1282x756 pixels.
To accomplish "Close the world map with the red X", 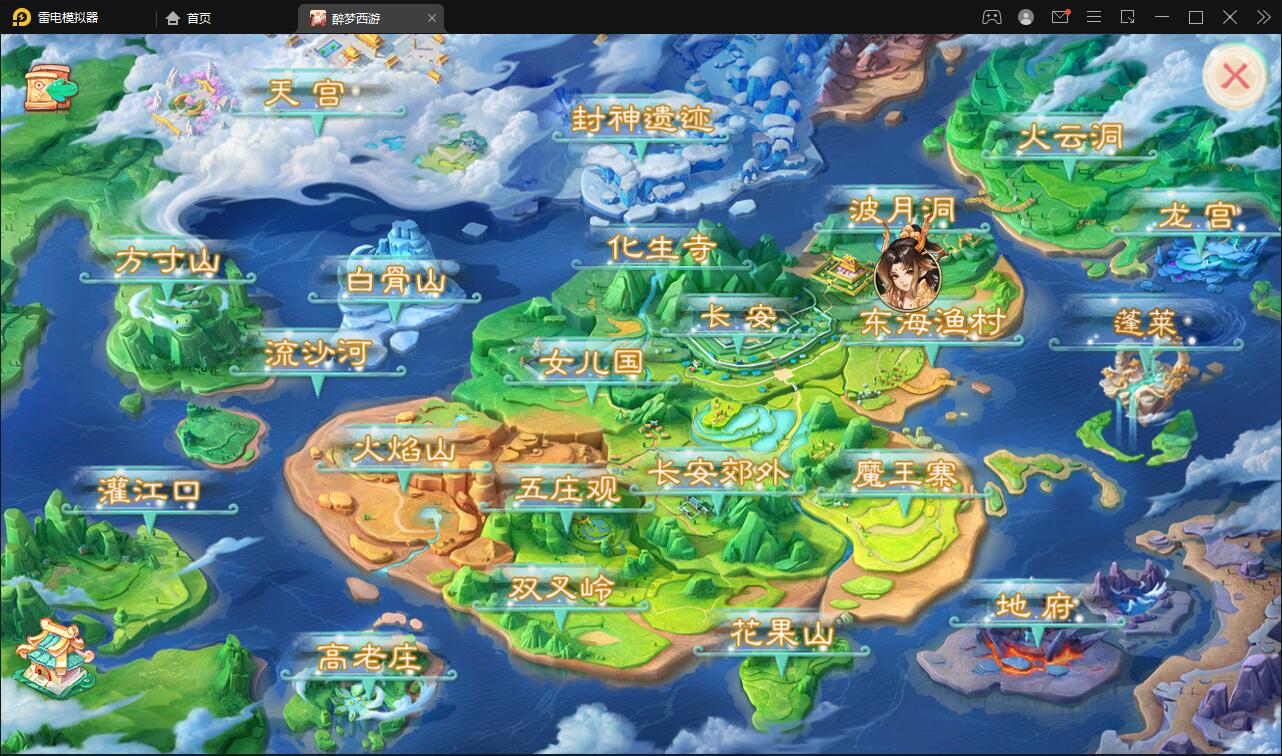I will [x=1235, y=76].
